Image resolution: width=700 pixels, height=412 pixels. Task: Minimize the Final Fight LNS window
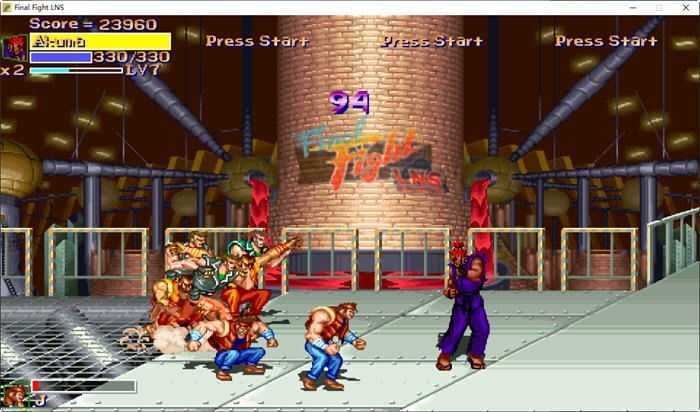tap(630, 7)
